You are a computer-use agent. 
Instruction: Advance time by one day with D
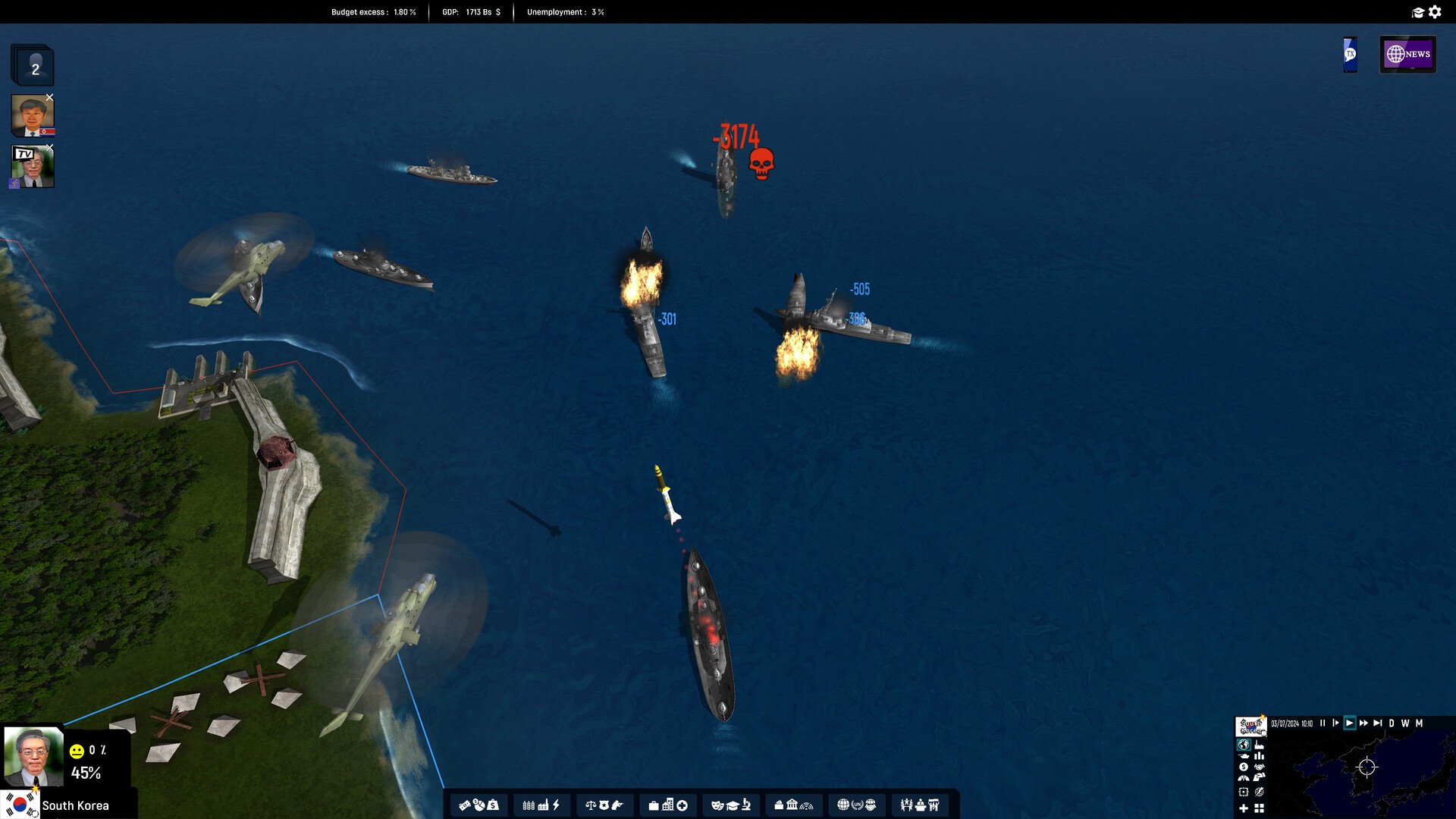coord(1392,723)
